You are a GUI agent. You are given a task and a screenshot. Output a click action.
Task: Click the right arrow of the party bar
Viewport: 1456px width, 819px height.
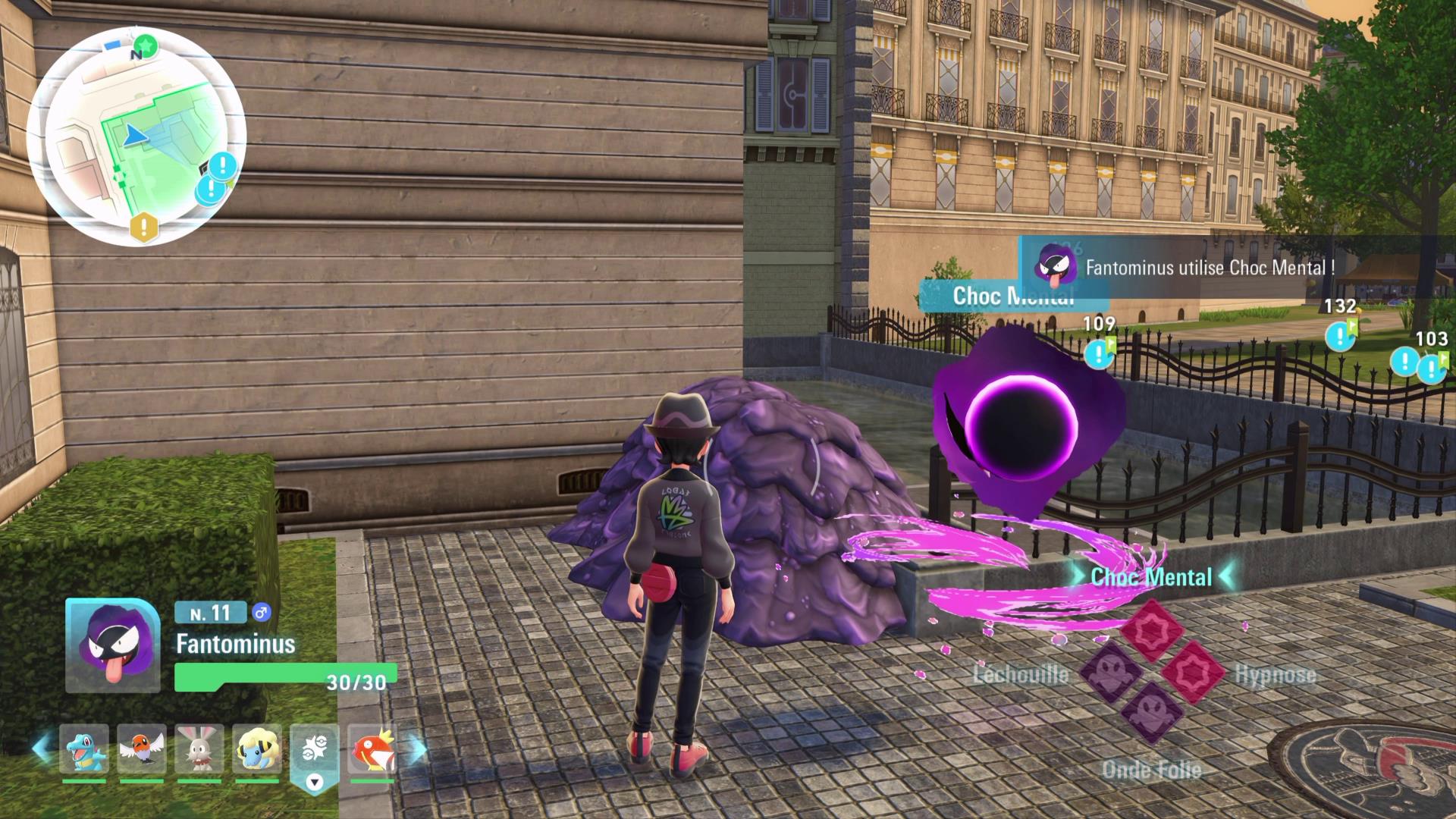point(418,748)
